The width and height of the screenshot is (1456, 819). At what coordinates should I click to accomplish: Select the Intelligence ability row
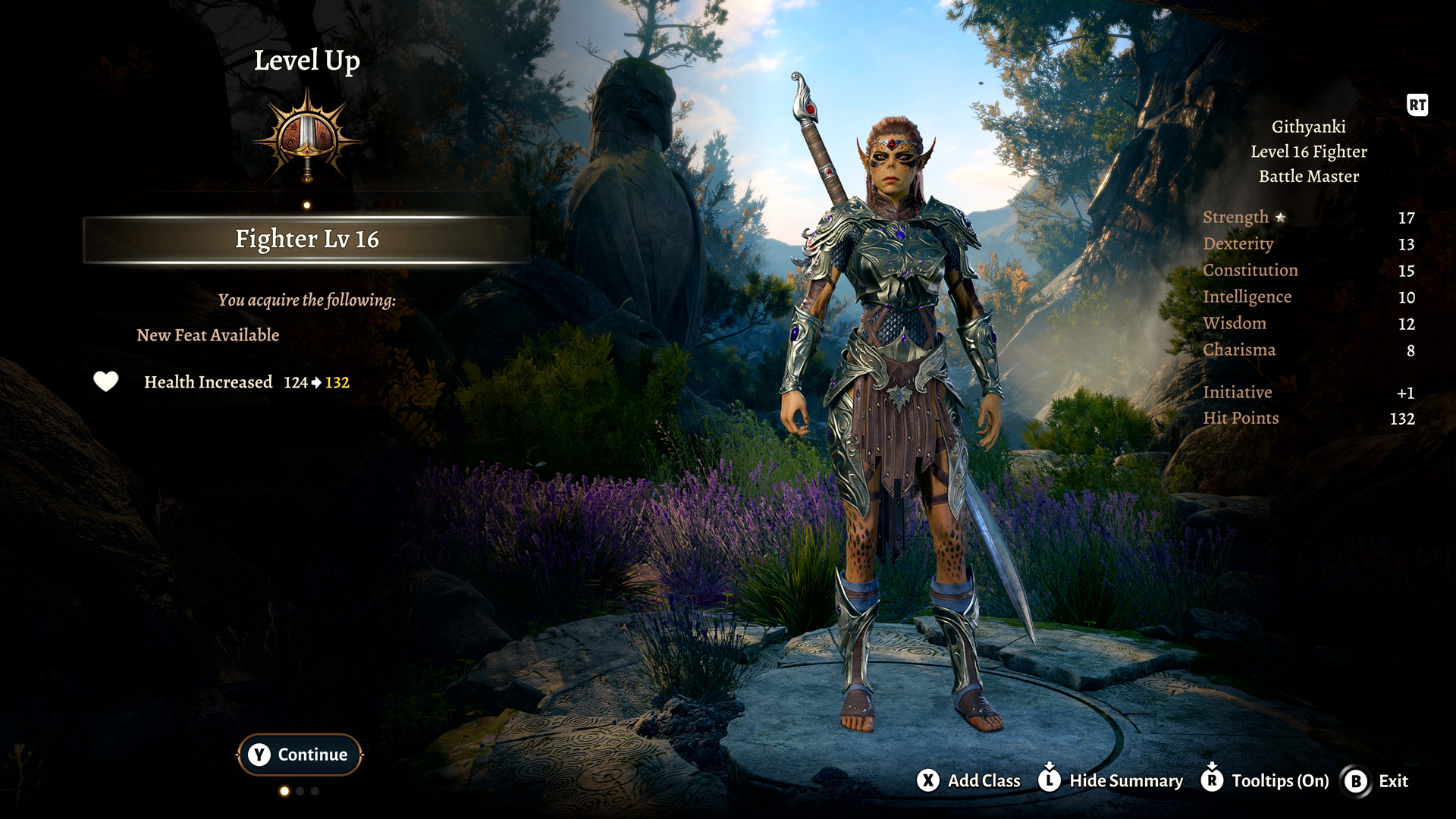pyautogui.click(x=1308, y=297)
